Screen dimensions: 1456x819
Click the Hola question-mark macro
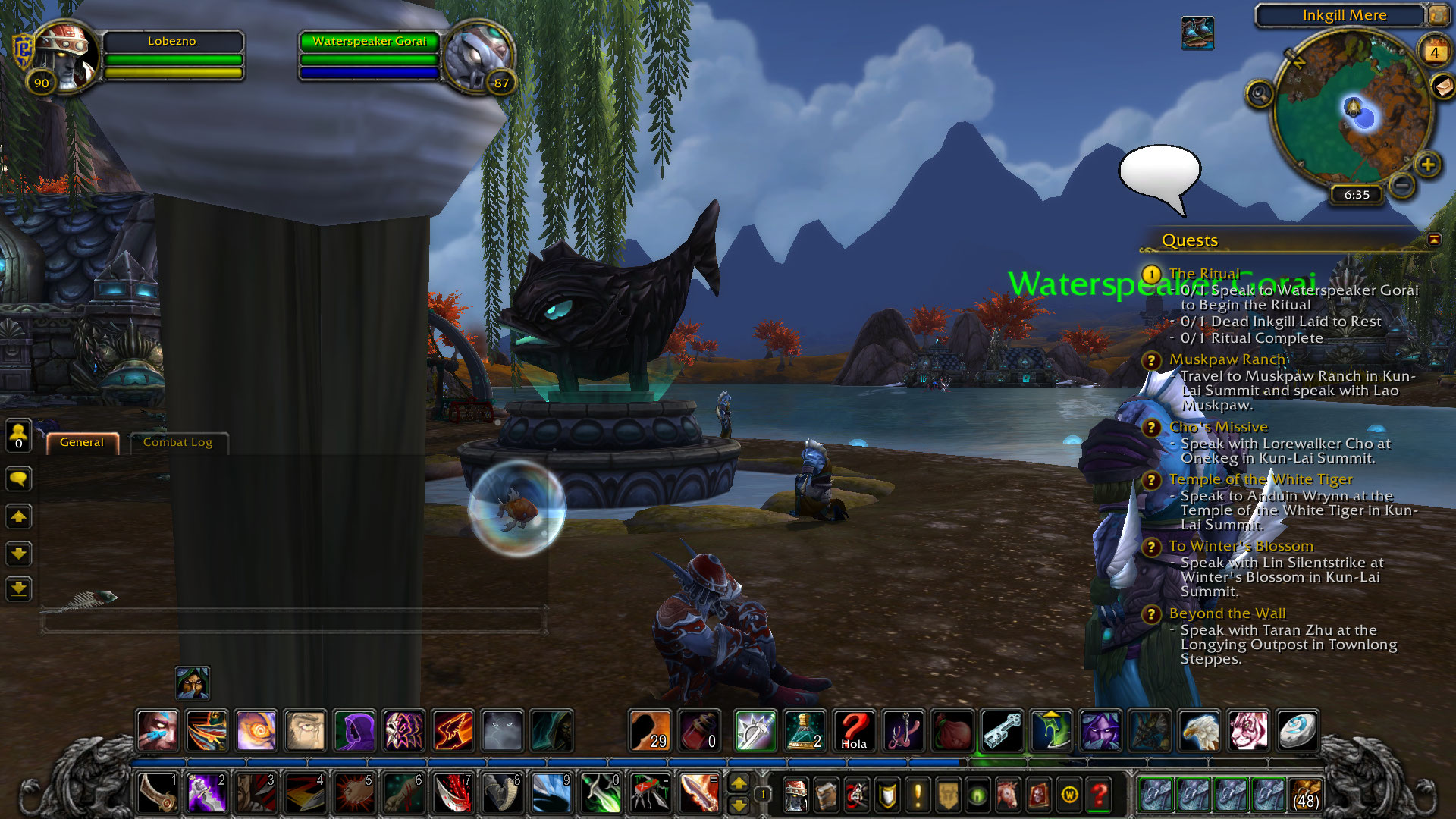coord(854,730)
